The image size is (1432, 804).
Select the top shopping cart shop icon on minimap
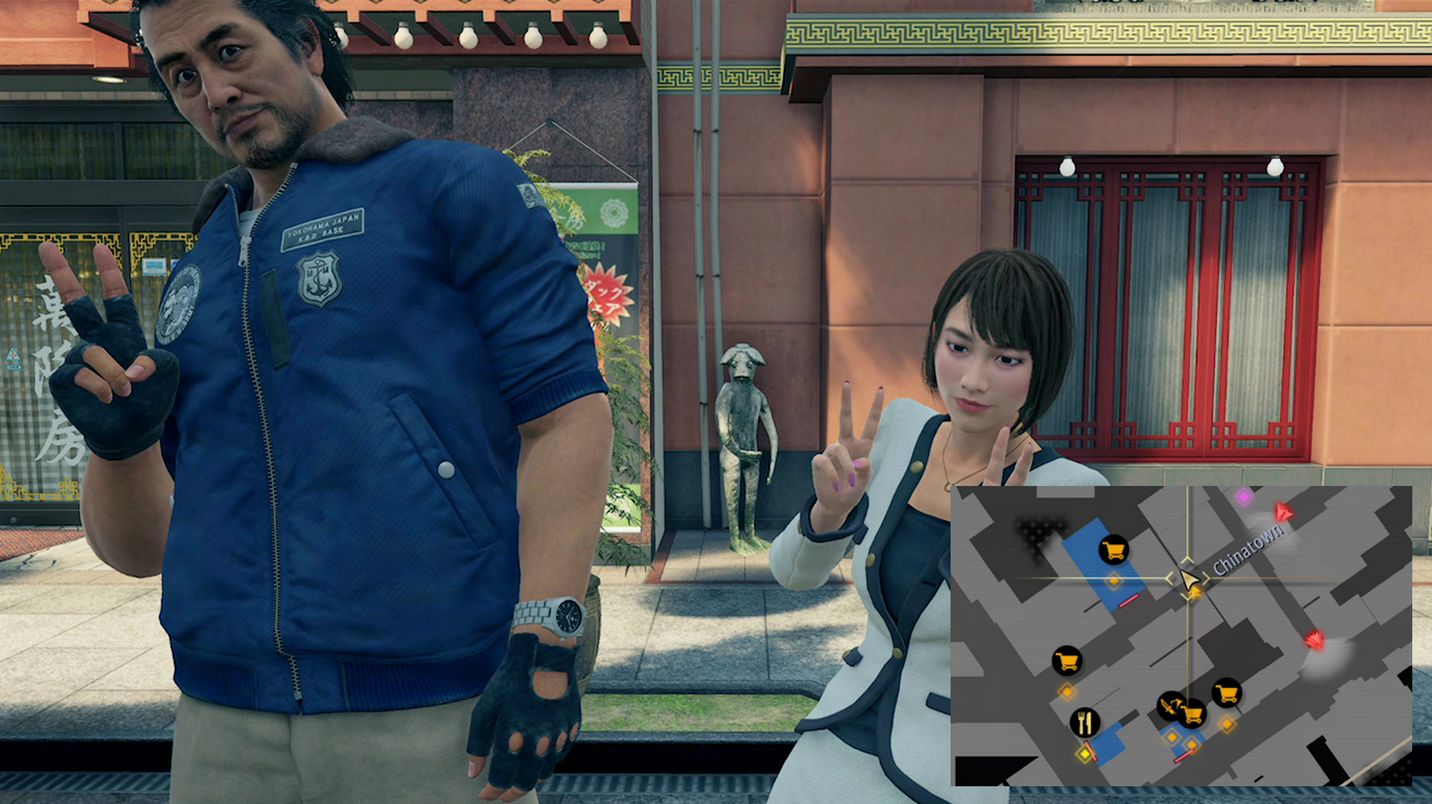pyautogui.click(x=1114, y=548)
